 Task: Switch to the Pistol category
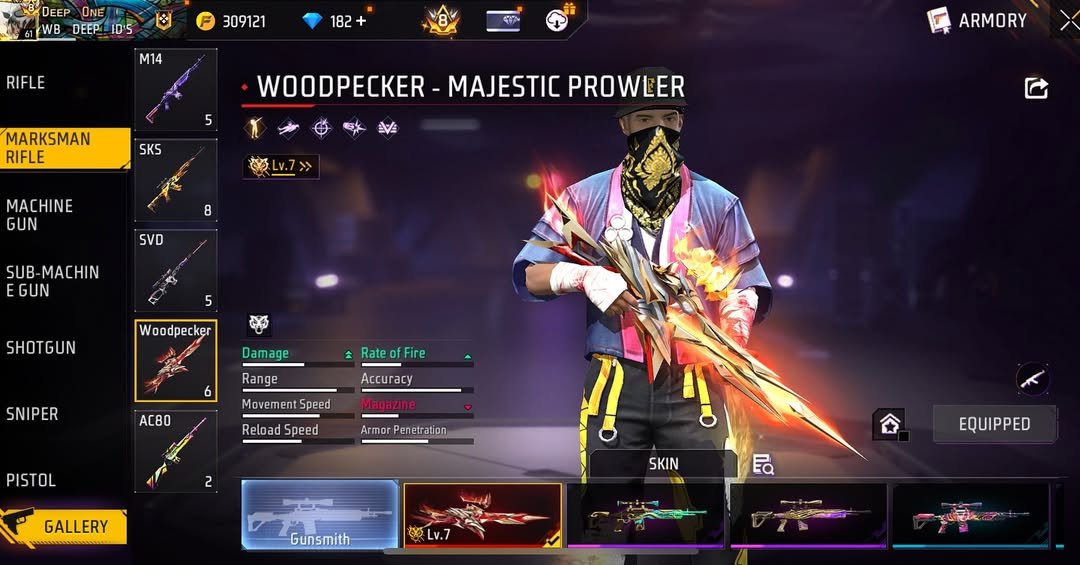pos(31,481)
